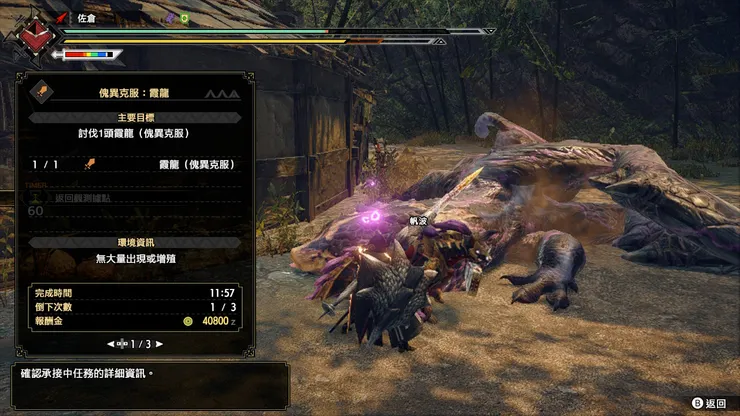Select the 霞龍（傀異克服）target row
740x416 pixels.
pos(134,164)
